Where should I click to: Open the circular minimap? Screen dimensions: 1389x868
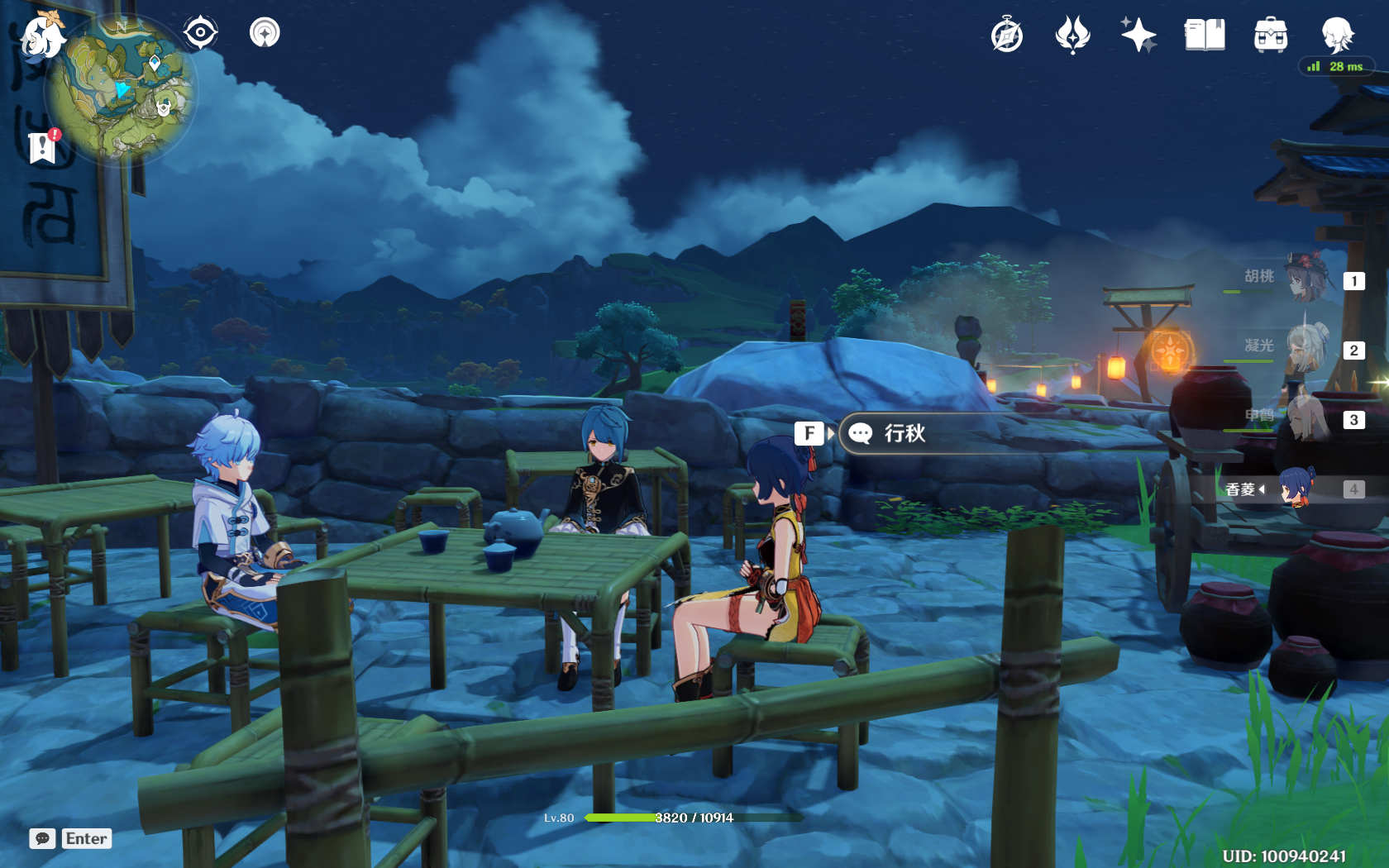pyautogui.click(x=120, y=88)
